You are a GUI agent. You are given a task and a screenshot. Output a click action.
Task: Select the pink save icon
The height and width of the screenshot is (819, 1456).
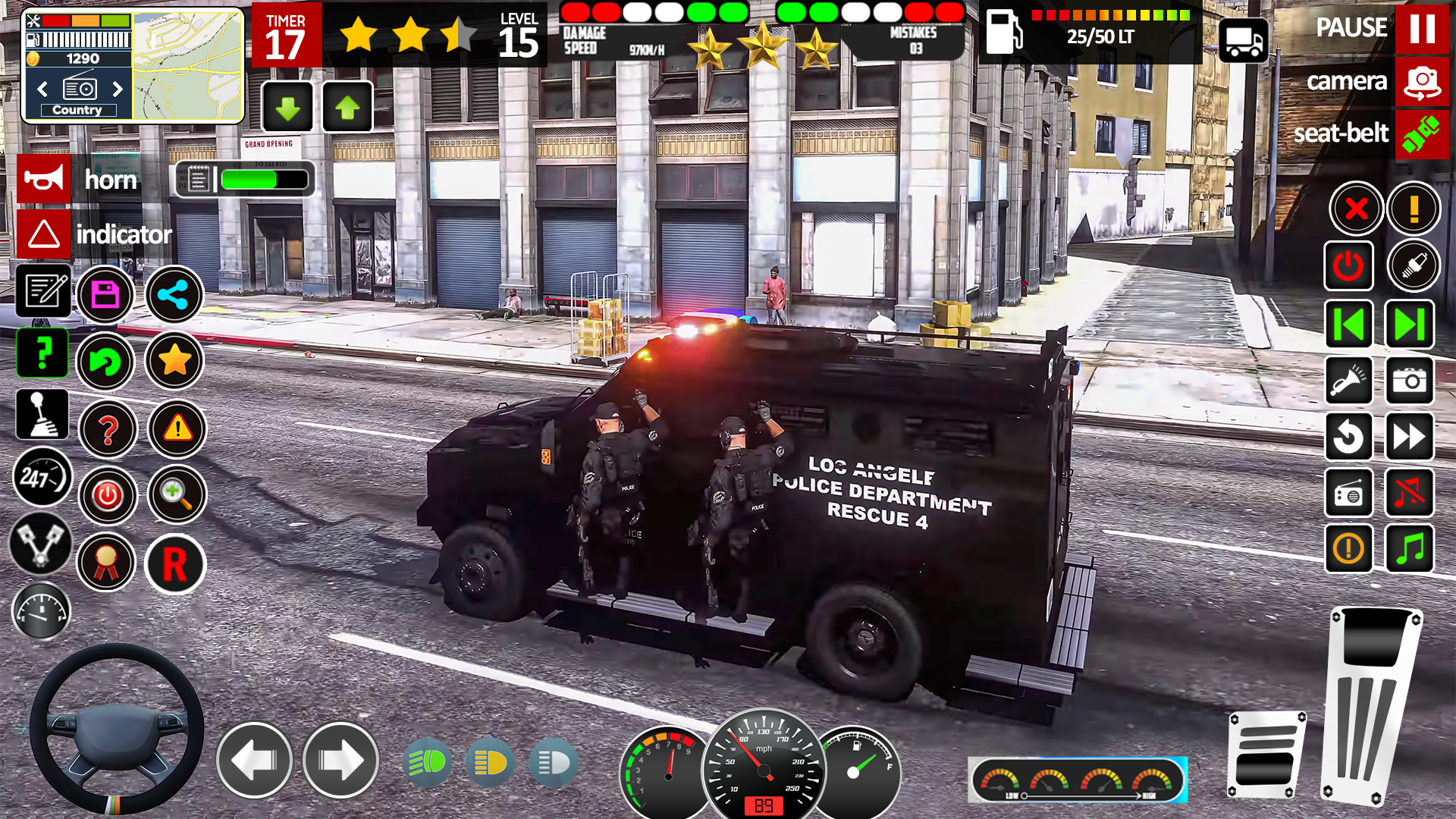(x=106, y=294)
